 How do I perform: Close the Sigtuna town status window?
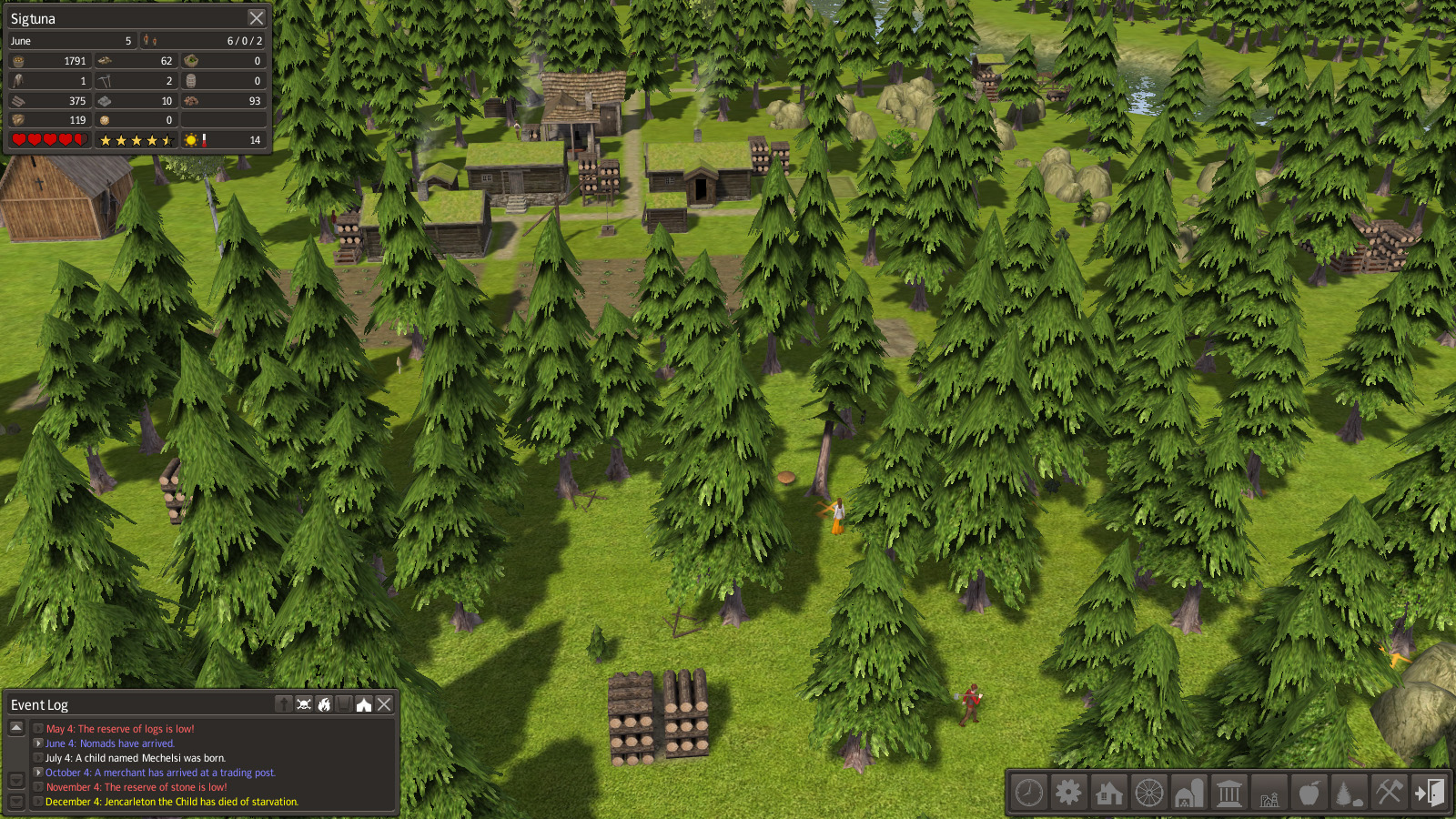(257, 18)
